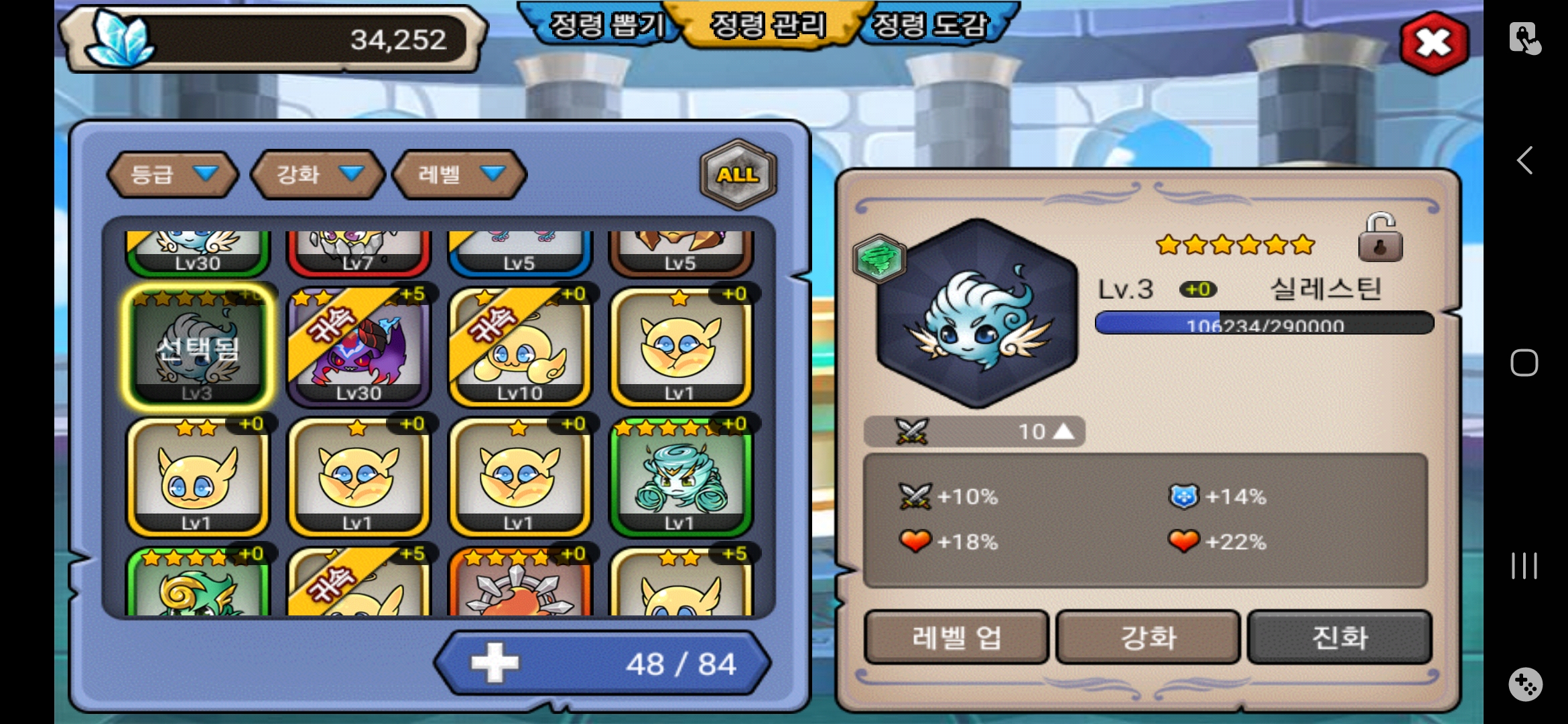
Task: Switch to the 정령 뽑기 tab
Action: 606,25
